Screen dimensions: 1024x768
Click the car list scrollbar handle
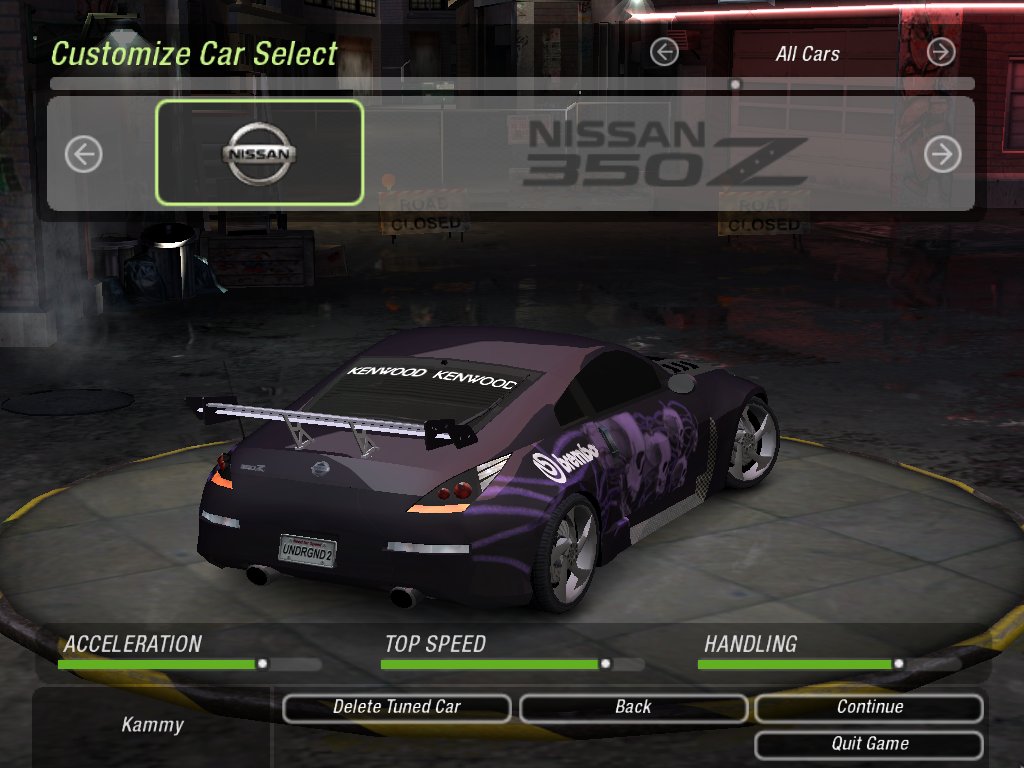pyautogui.click(x=736, y=85)
